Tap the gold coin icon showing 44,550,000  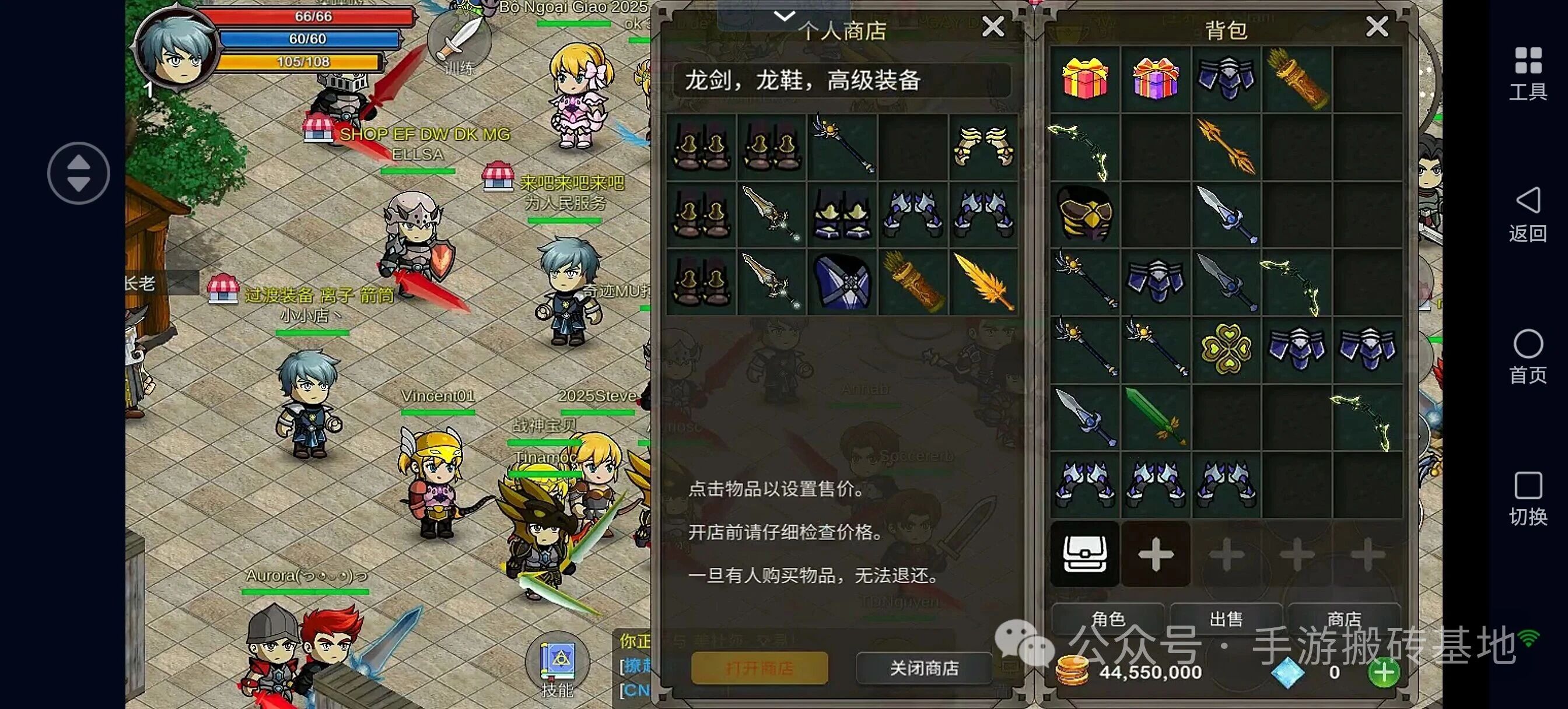point(1075,672)
